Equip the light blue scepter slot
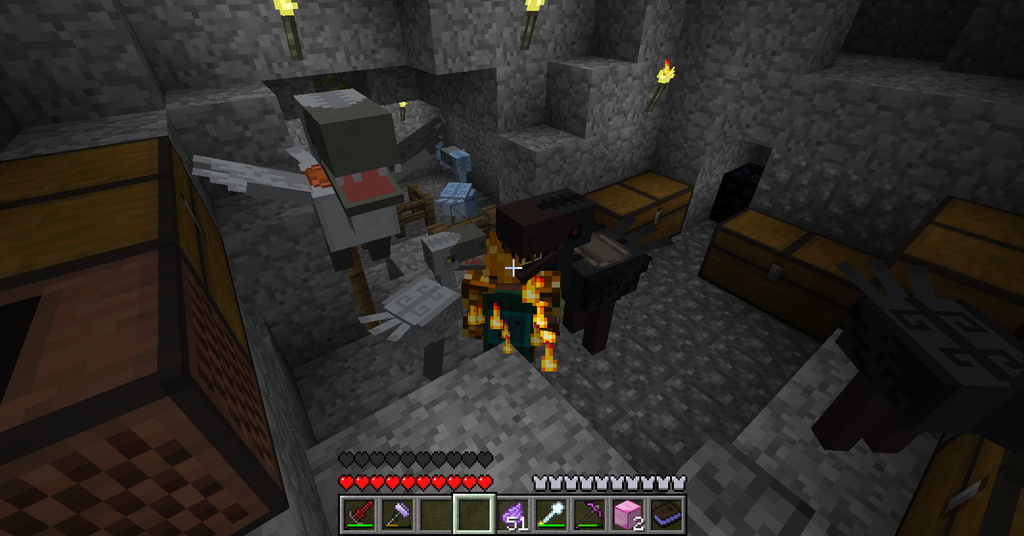This screenshot has width=1024, height=536. tap(550, 514)
